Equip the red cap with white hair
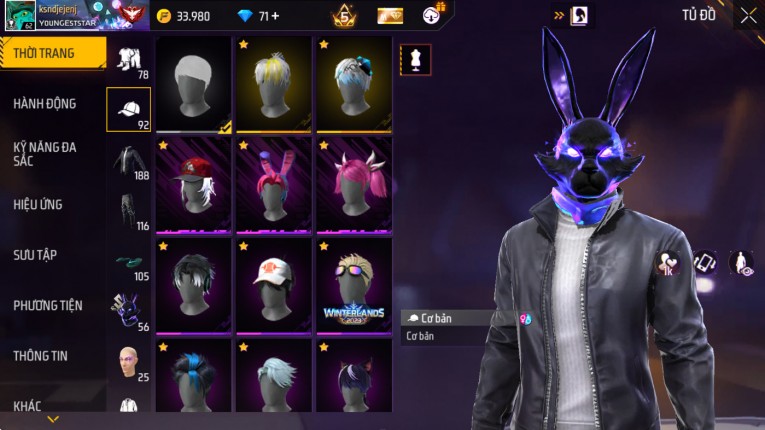765x430 pixels. [x=194, y=185]
